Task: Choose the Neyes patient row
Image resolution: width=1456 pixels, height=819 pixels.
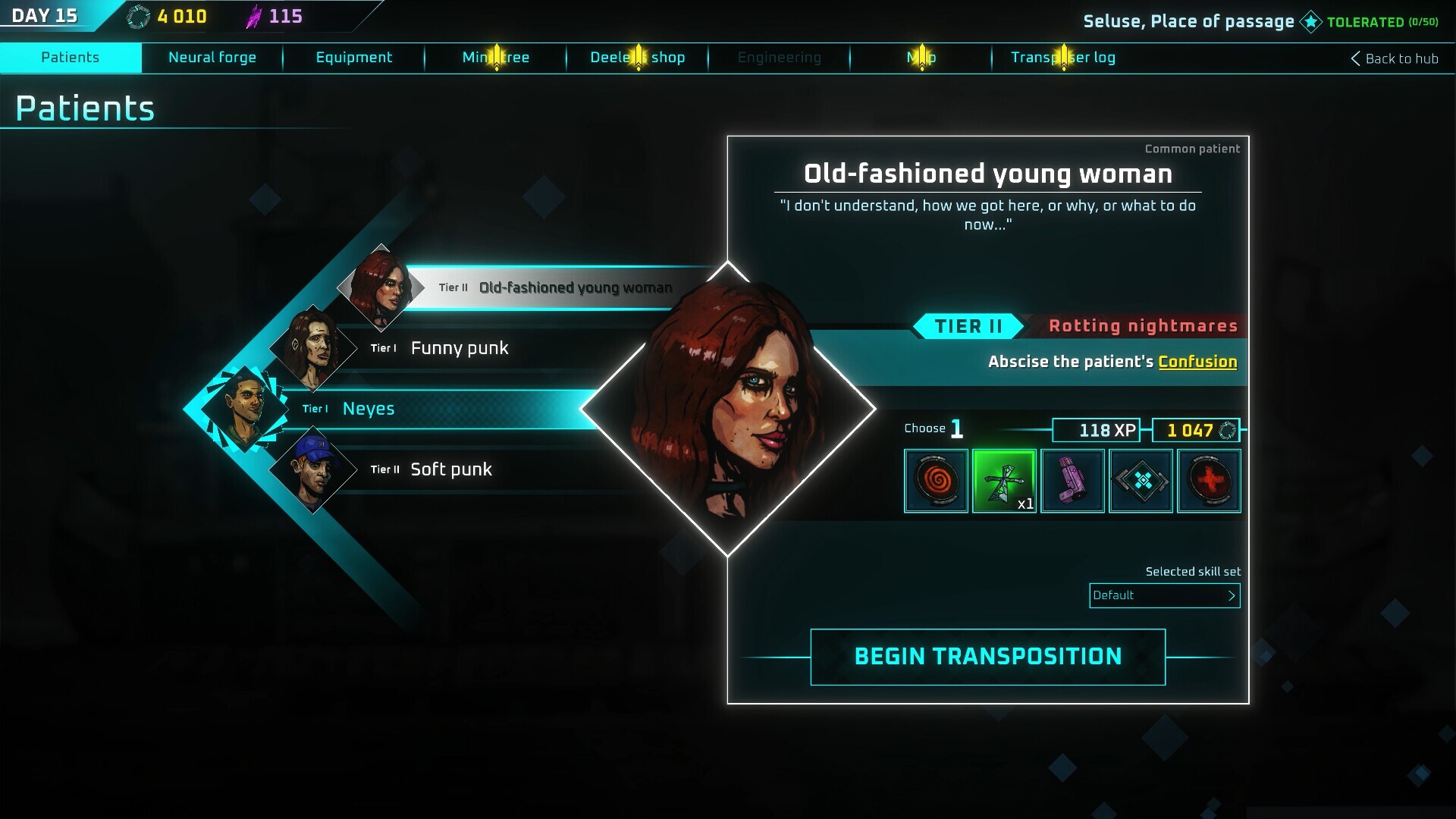Action: pos(369,409)
